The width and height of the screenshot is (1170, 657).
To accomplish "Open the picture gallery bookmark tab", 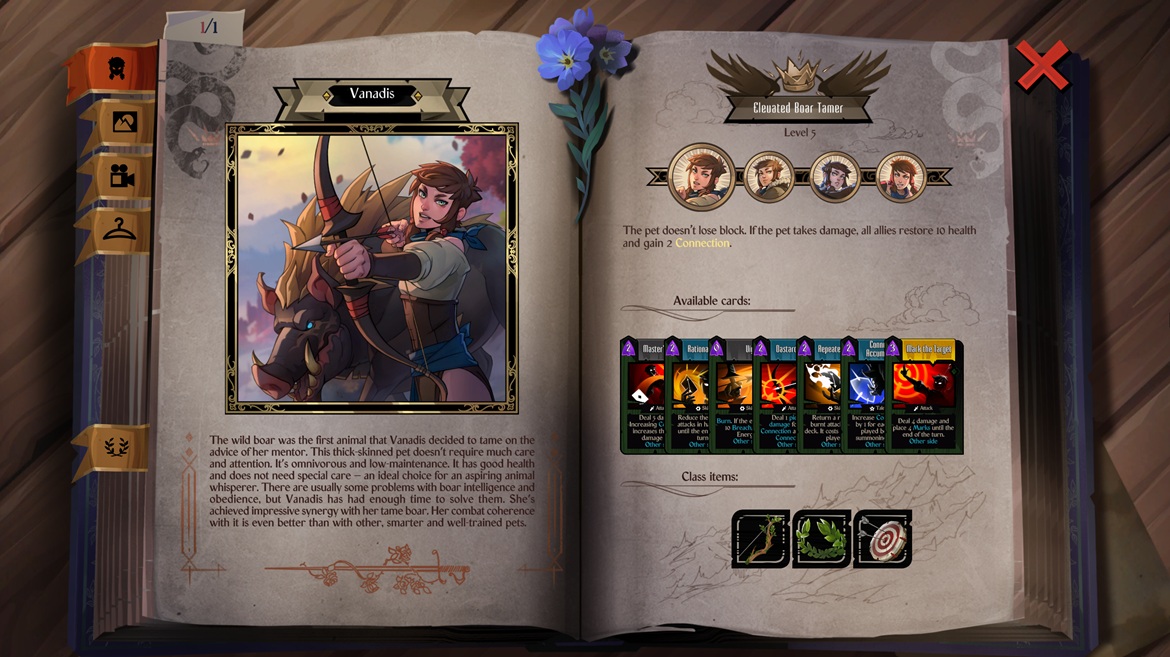I will pyautogui.click(x=122, y=122).
